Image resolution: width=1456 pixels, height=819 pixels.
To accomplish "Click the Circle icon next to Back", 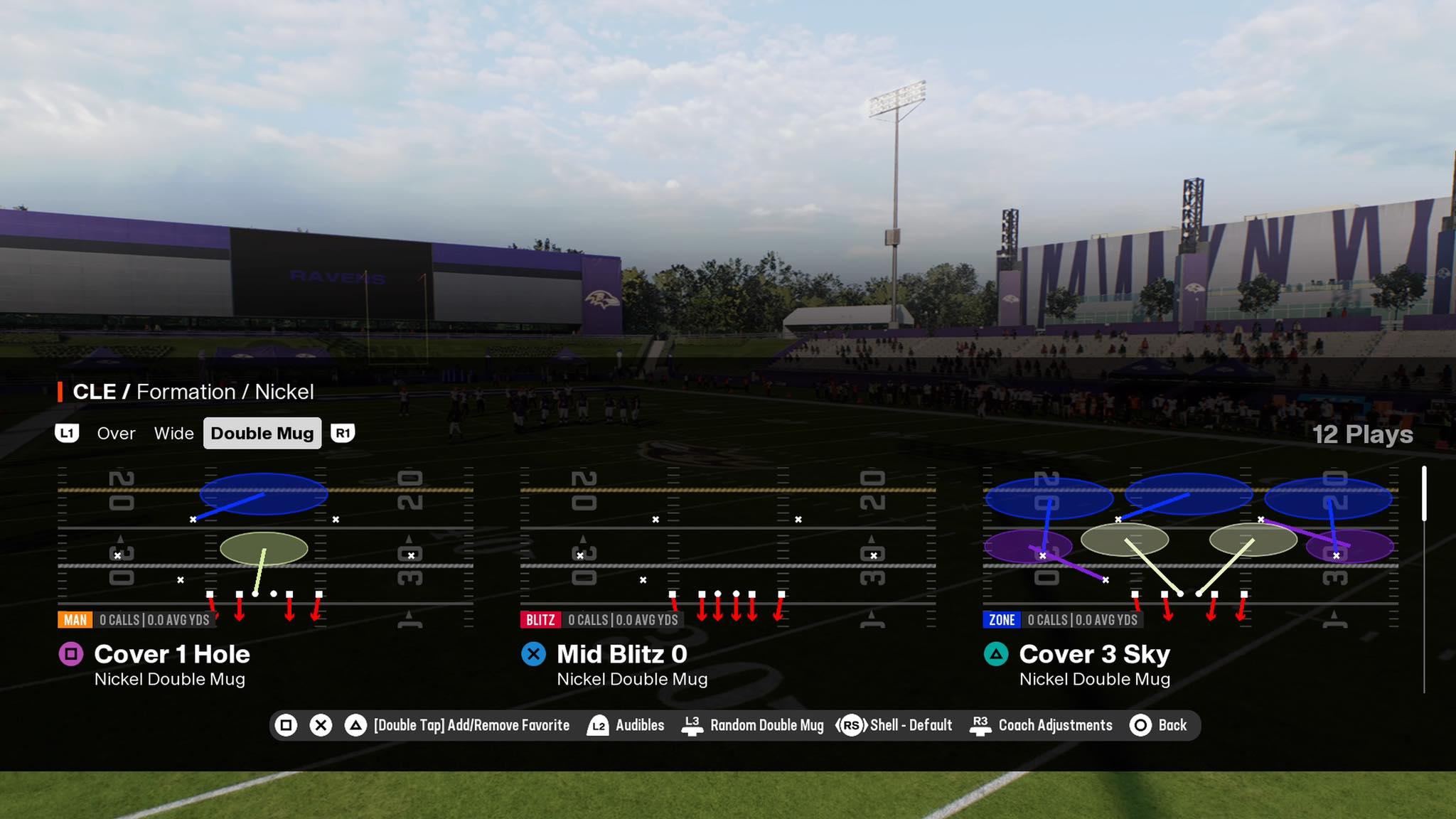I will point(1140,725).
